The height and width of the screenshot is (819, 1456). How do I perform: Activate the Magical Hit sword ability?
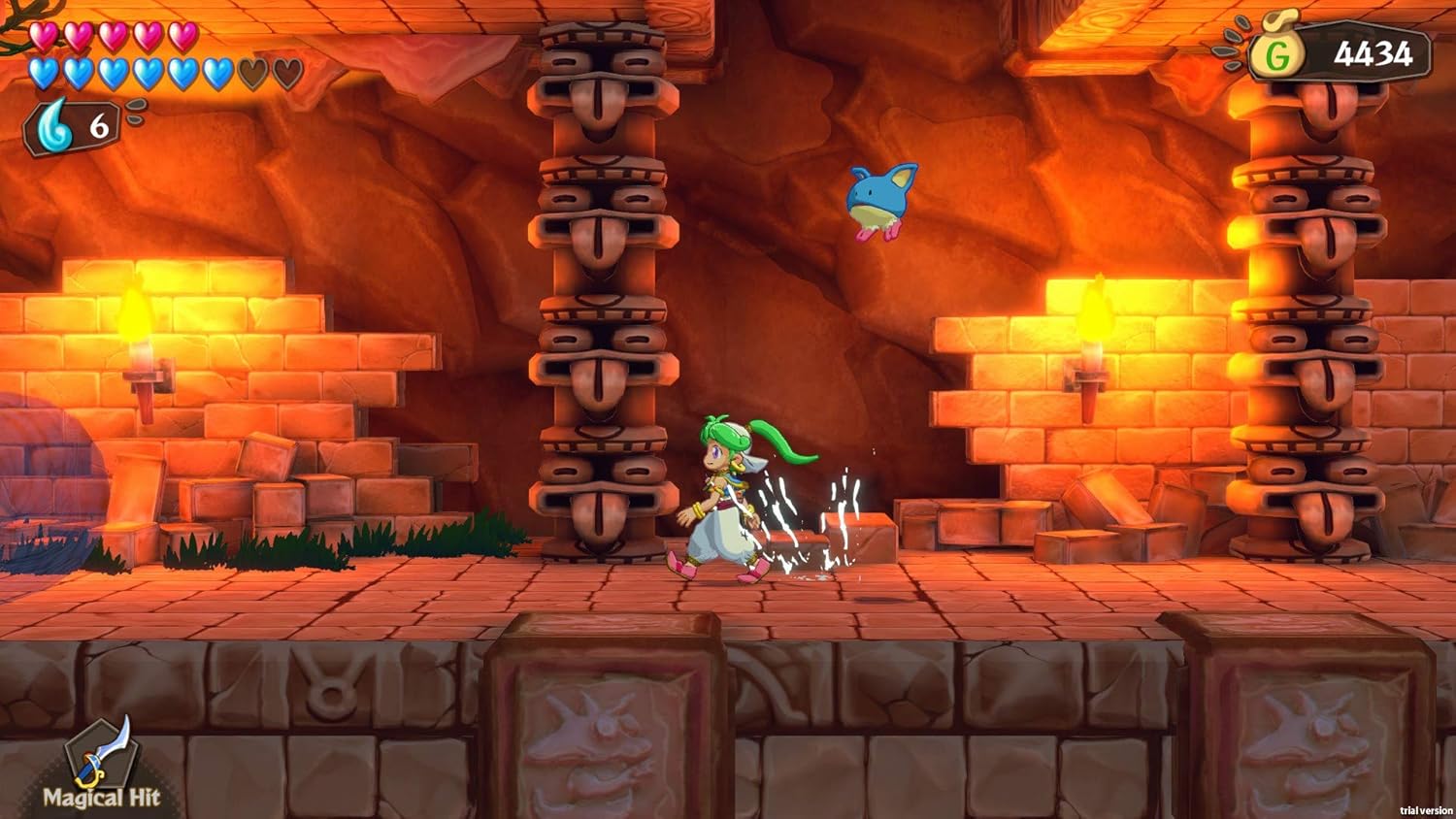point(102,756)
